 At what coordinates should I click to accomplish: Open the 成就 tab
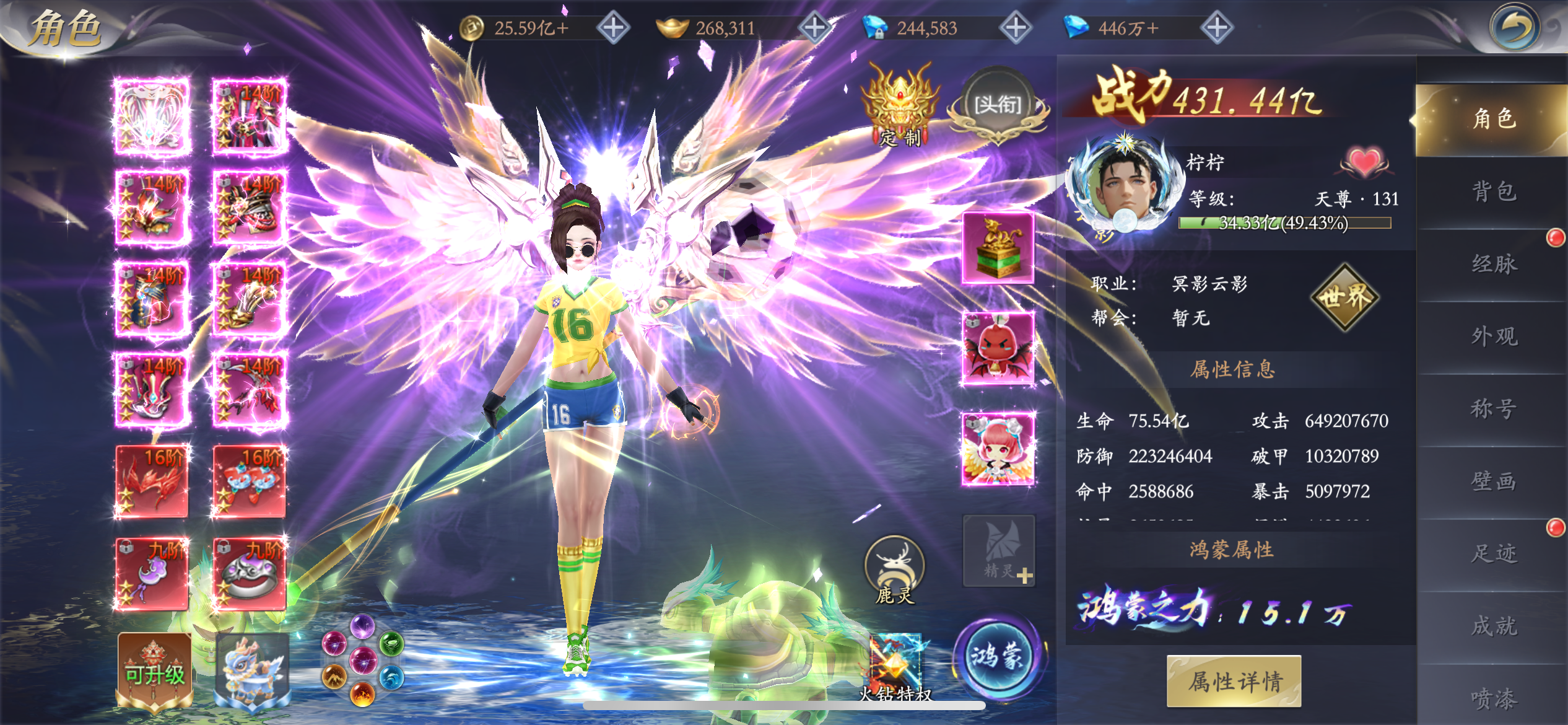point(1493,626)
